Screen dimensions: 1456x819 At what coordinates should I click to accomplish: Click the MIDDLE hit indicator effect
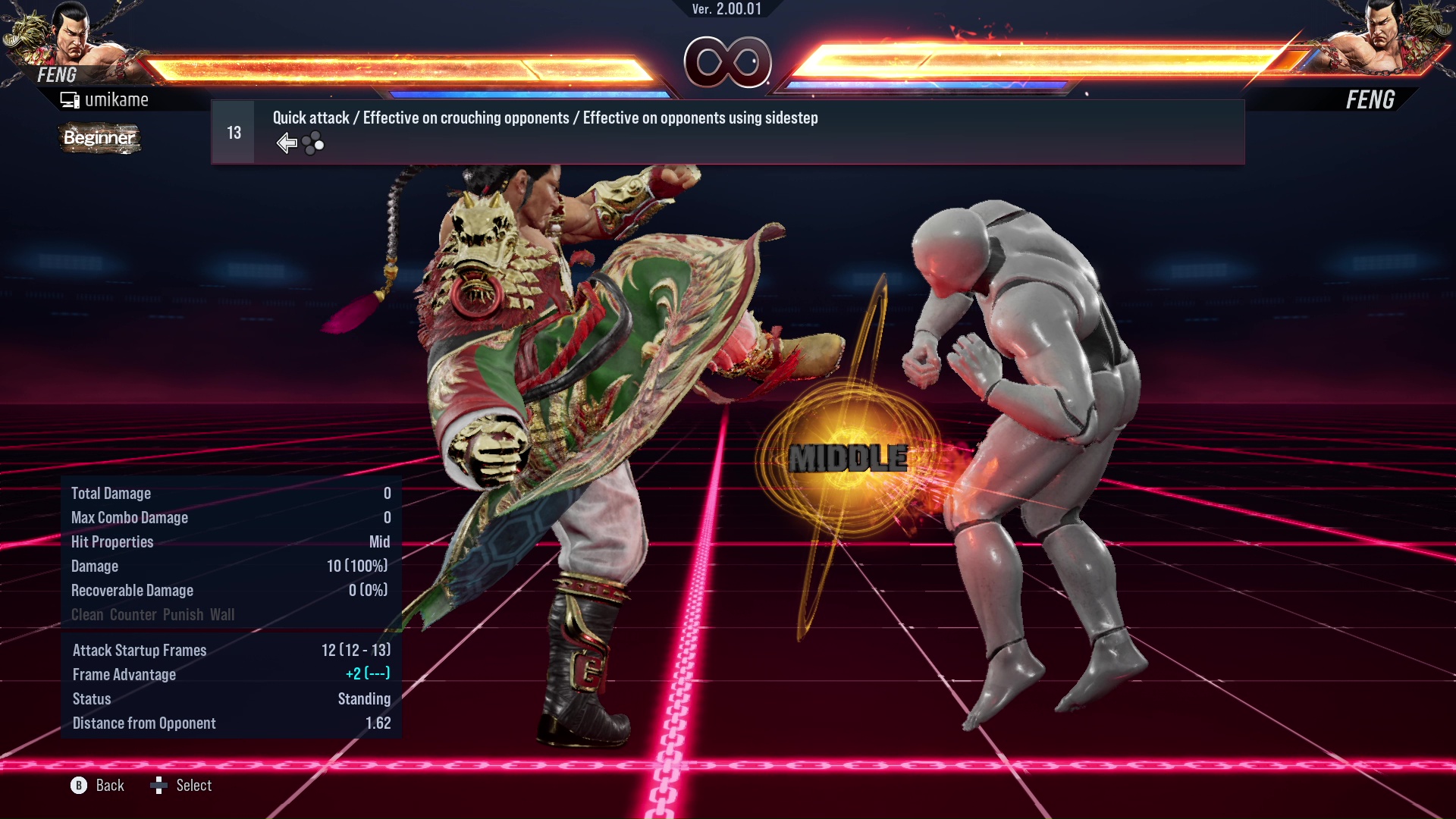tap(847, 456)
